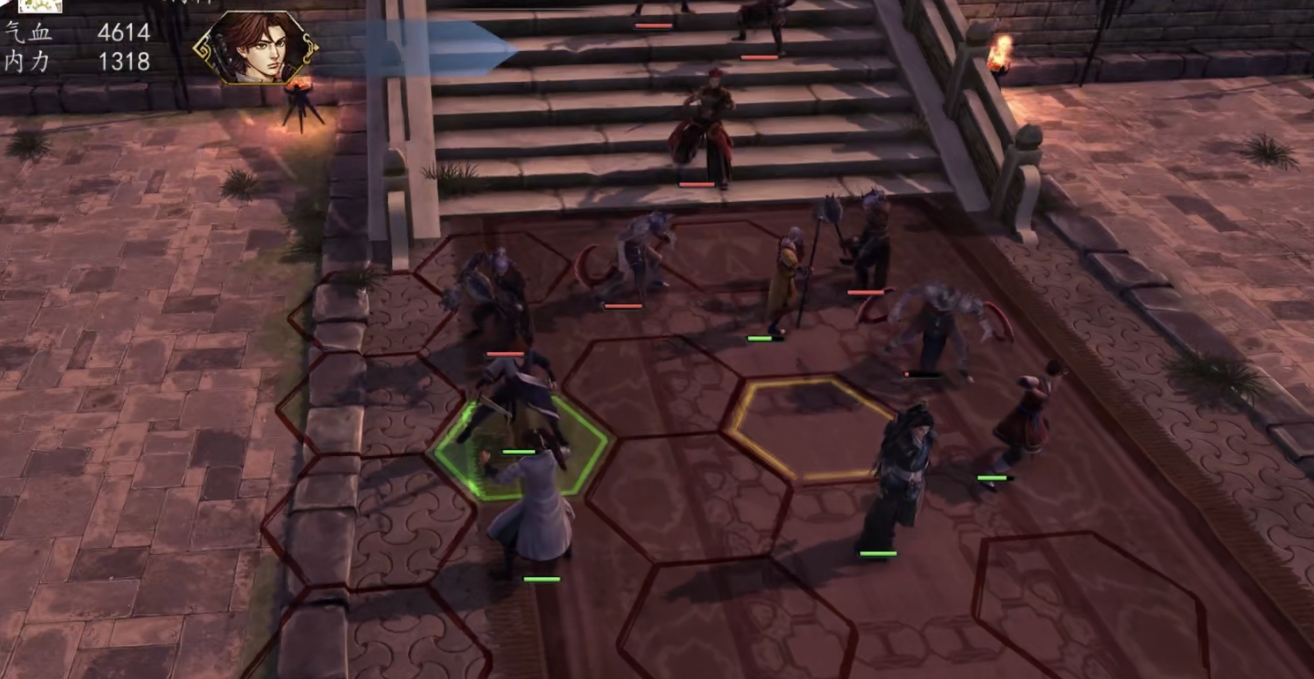Select the yellow-outlined hex tile
The image size is (1314, 679).
[x=808, y=428]
